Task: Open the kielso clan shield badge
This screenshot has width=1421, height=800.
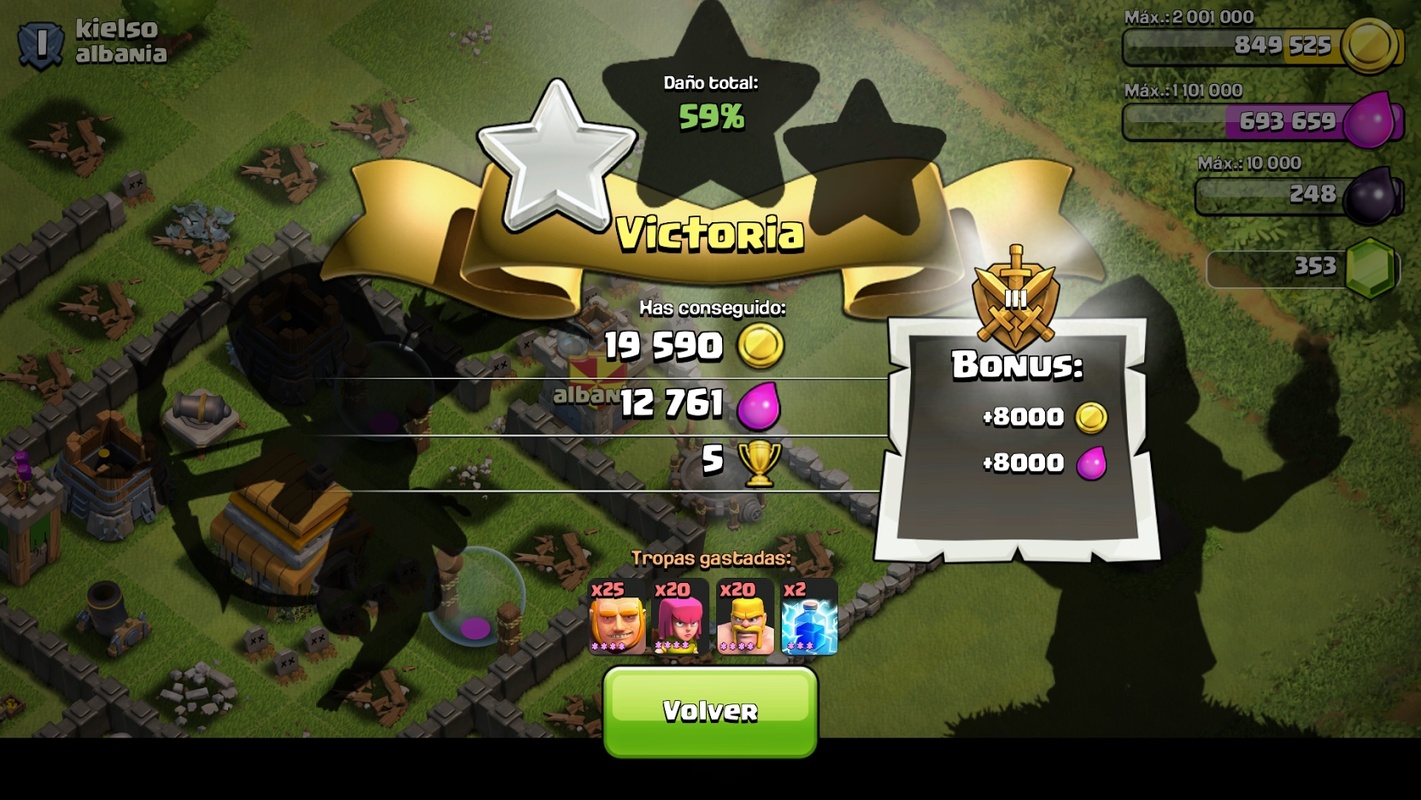Action: click(41, 44)
